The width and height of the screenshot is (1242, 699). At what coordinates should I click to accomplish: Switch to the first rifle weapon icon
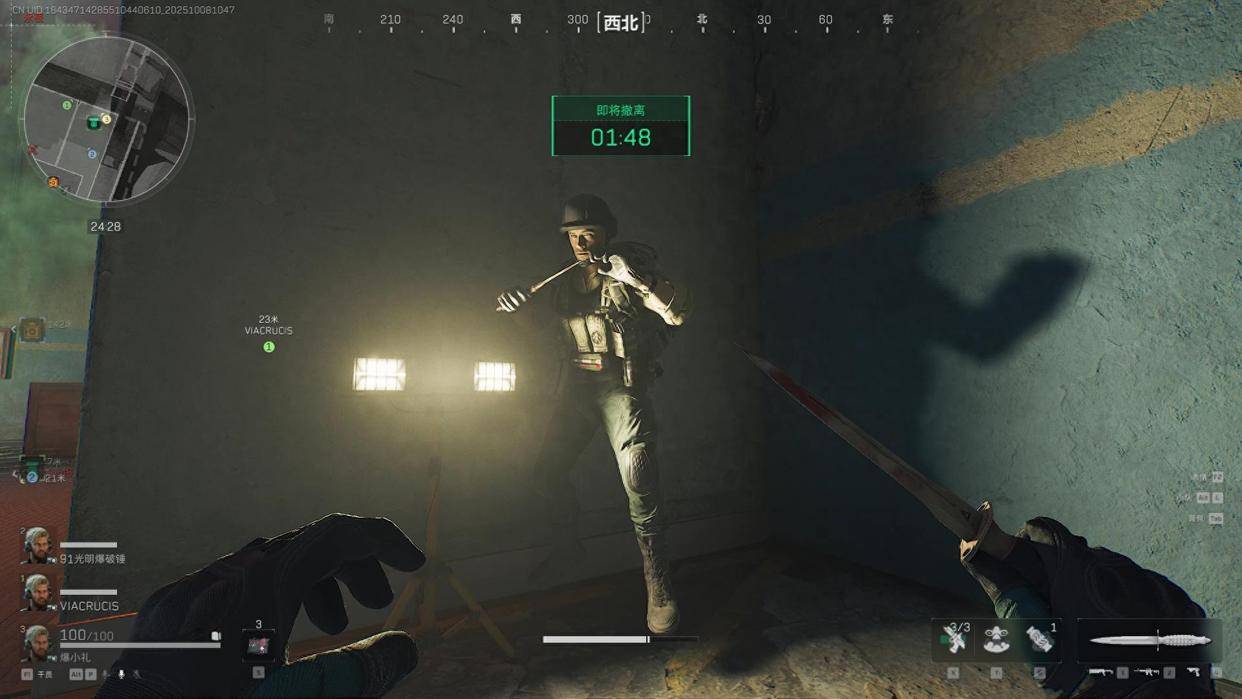pyautogui.click(x=1101, y=672)
